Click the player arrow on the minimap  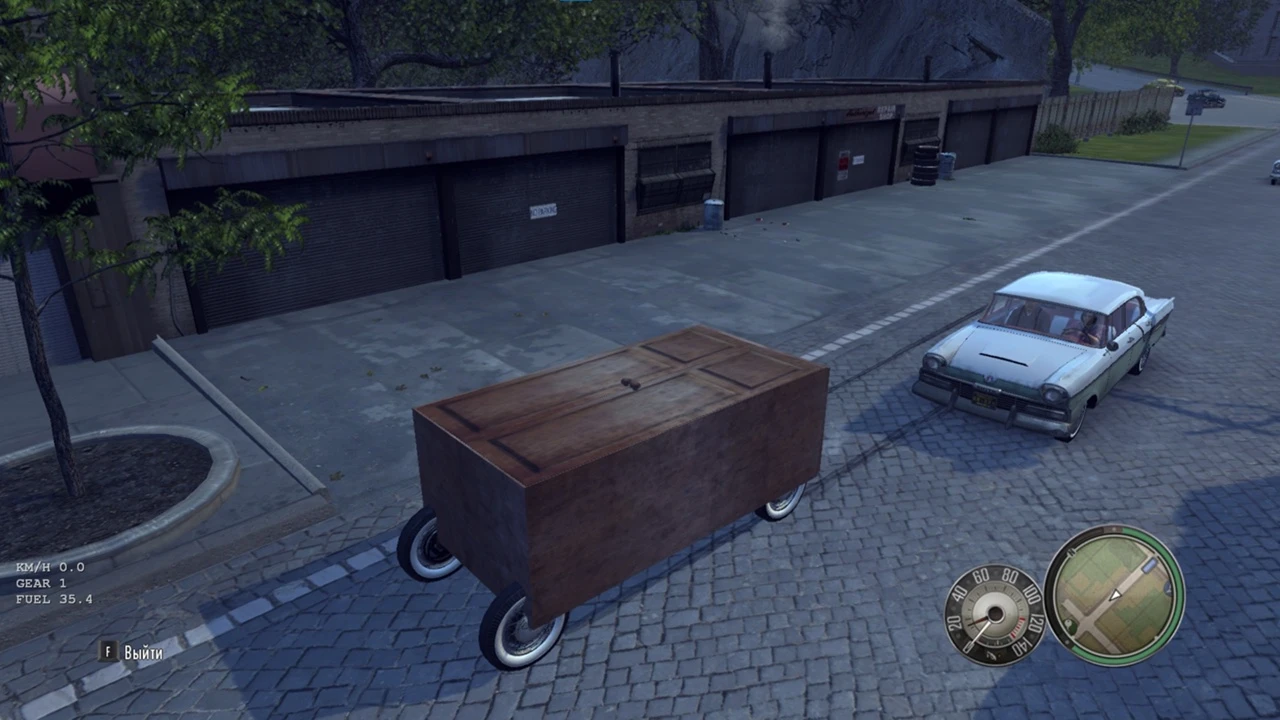(1114, 594)
